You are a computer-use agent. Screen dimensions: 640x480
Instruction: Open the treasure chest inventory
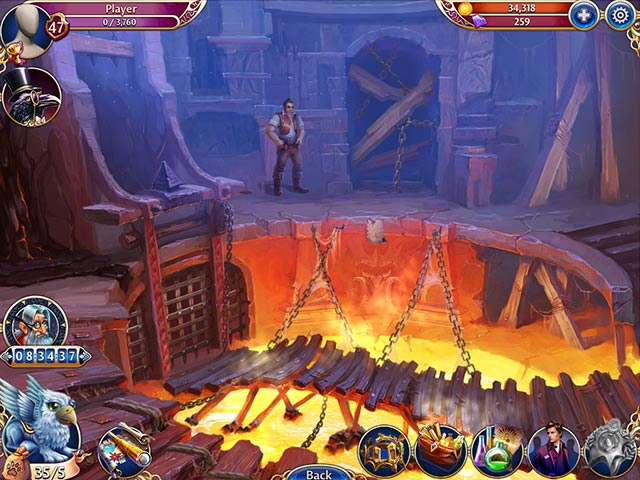coord(440,450)
